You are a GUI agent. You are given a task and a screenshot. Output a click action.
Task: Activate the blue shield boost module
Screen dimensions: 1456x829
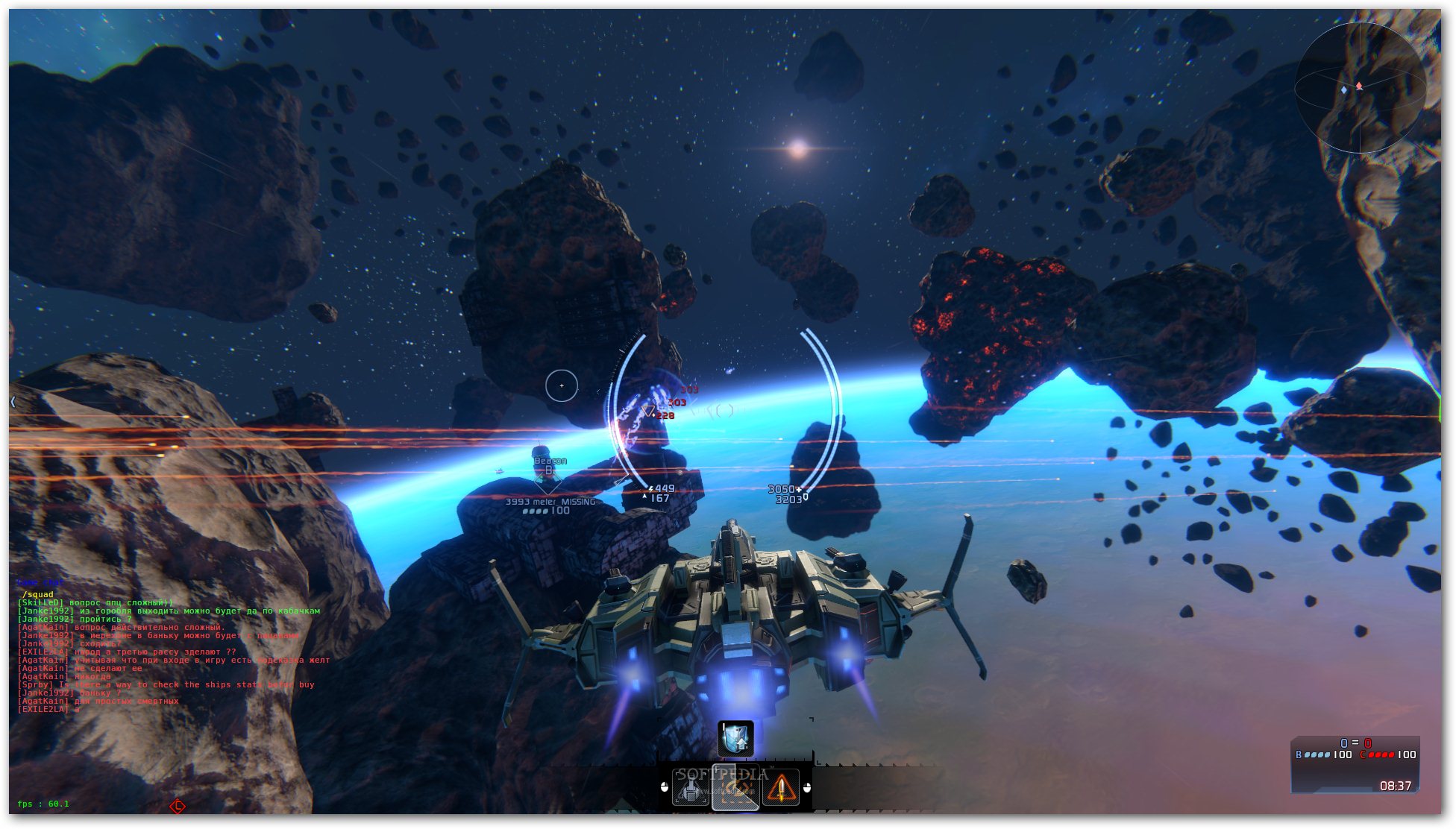735,738
